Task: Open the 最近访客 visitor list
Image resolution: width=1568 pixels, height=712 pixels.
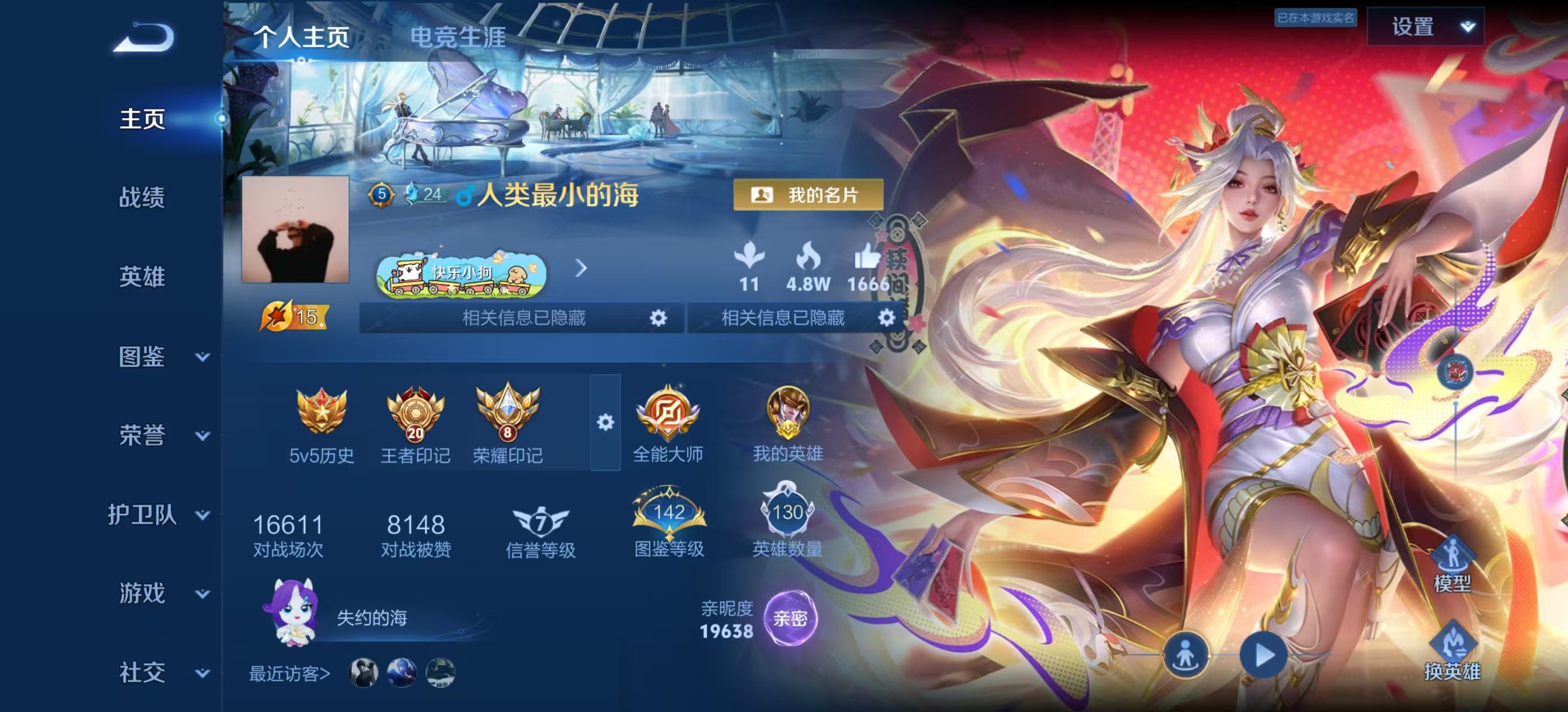Action: (x=290, y=674)
